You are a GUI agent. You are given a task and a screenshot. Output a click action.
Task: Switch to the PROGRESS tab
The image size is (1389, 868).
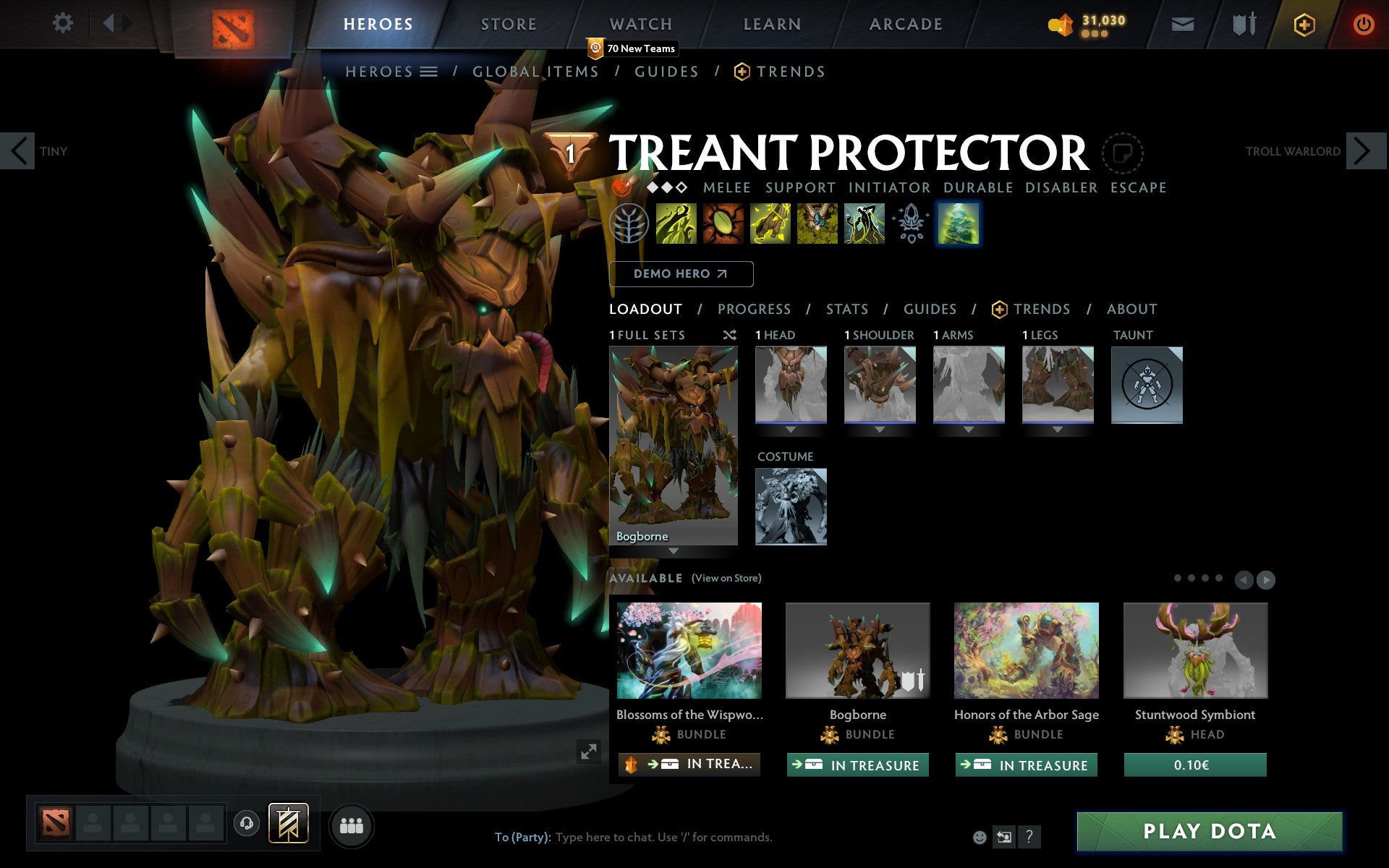pos(754,309)
